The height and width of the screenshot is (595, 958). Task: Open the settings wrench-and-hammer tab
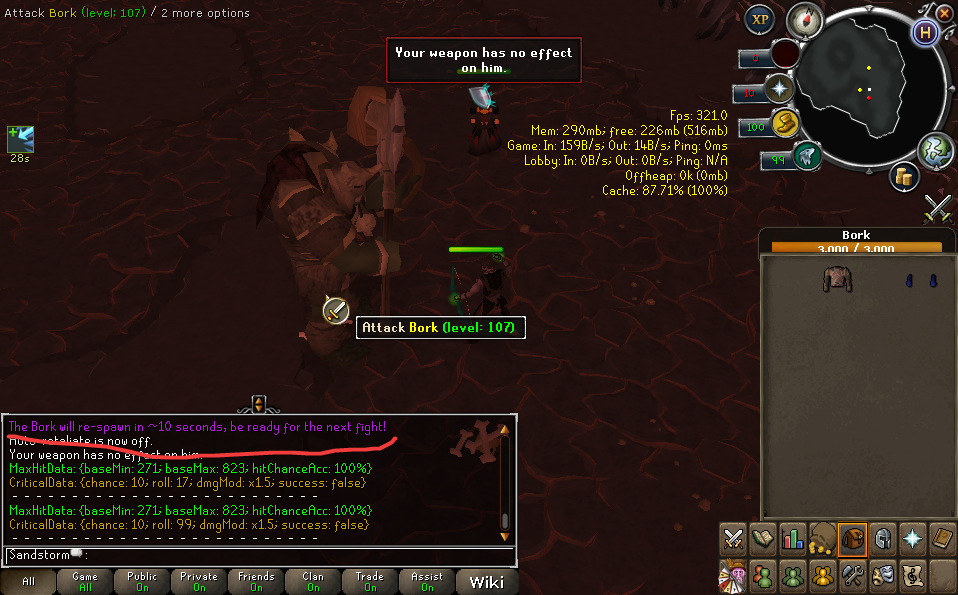(x=853, y=575)
